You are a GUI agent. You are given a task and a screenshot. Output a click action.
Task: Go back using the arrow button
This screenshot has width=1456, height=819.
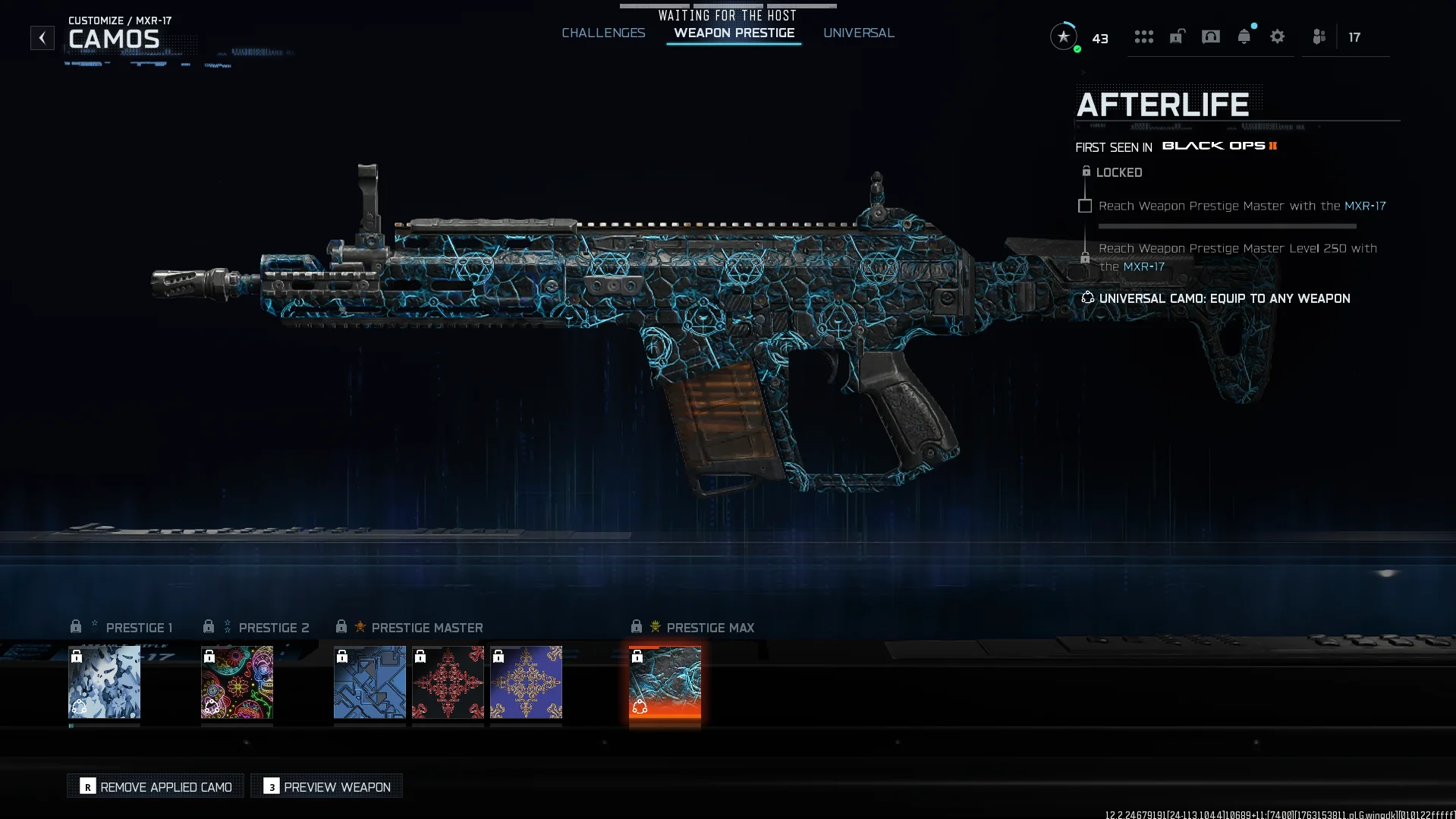tap(42, 38)
